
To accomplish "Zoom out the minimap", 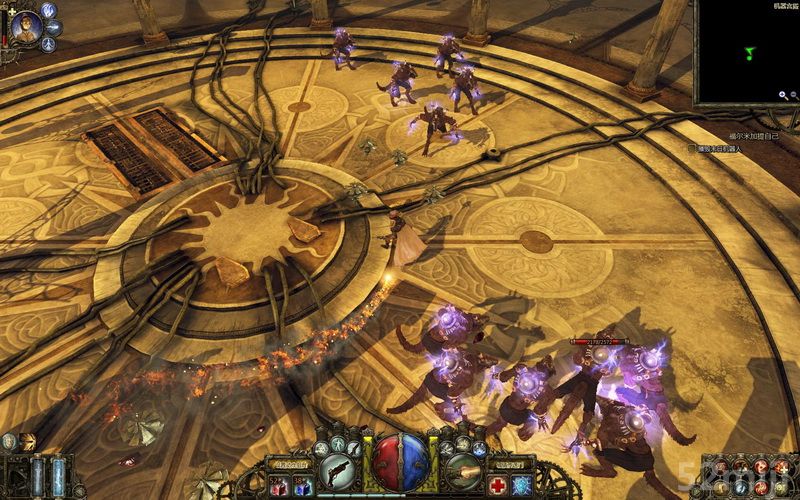I will point(793,95).
